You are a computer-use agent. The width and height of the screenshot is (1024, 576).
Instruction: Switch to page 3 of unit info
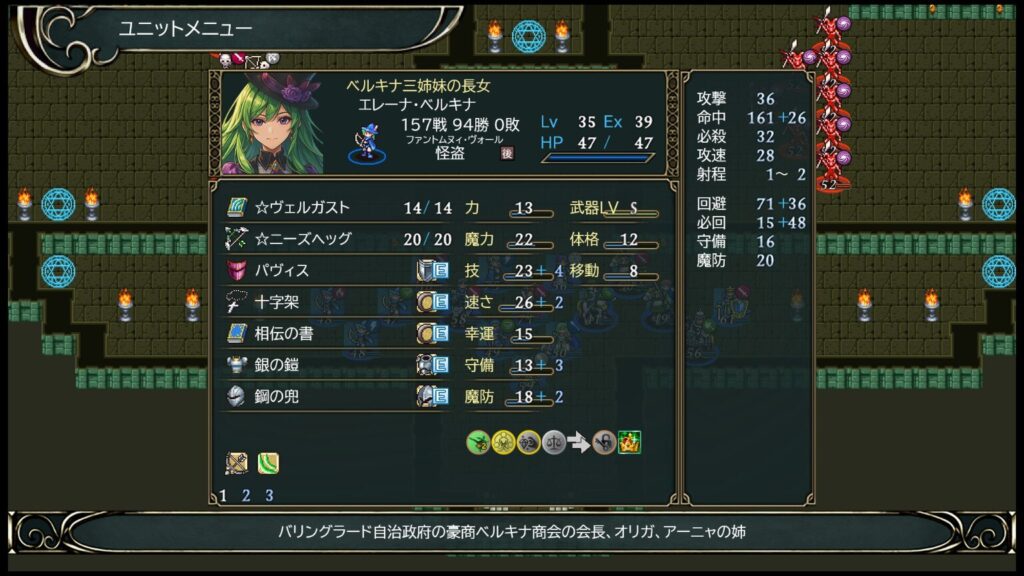point(269,495)
